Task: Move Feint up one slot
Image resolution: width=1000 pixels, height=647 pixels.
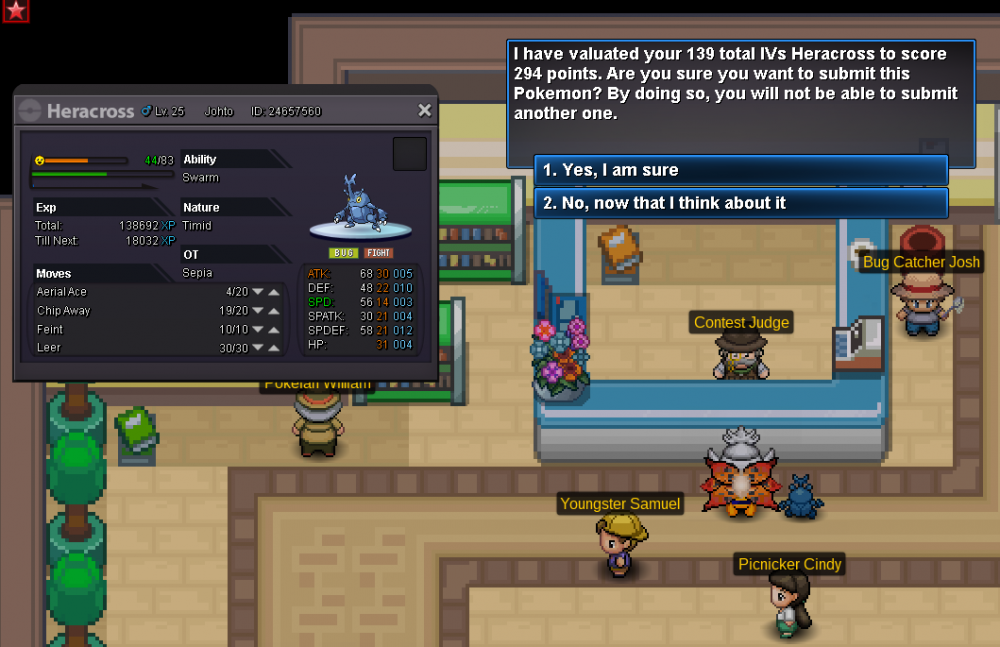Action: pyautogui.click(x=274, y=330)
